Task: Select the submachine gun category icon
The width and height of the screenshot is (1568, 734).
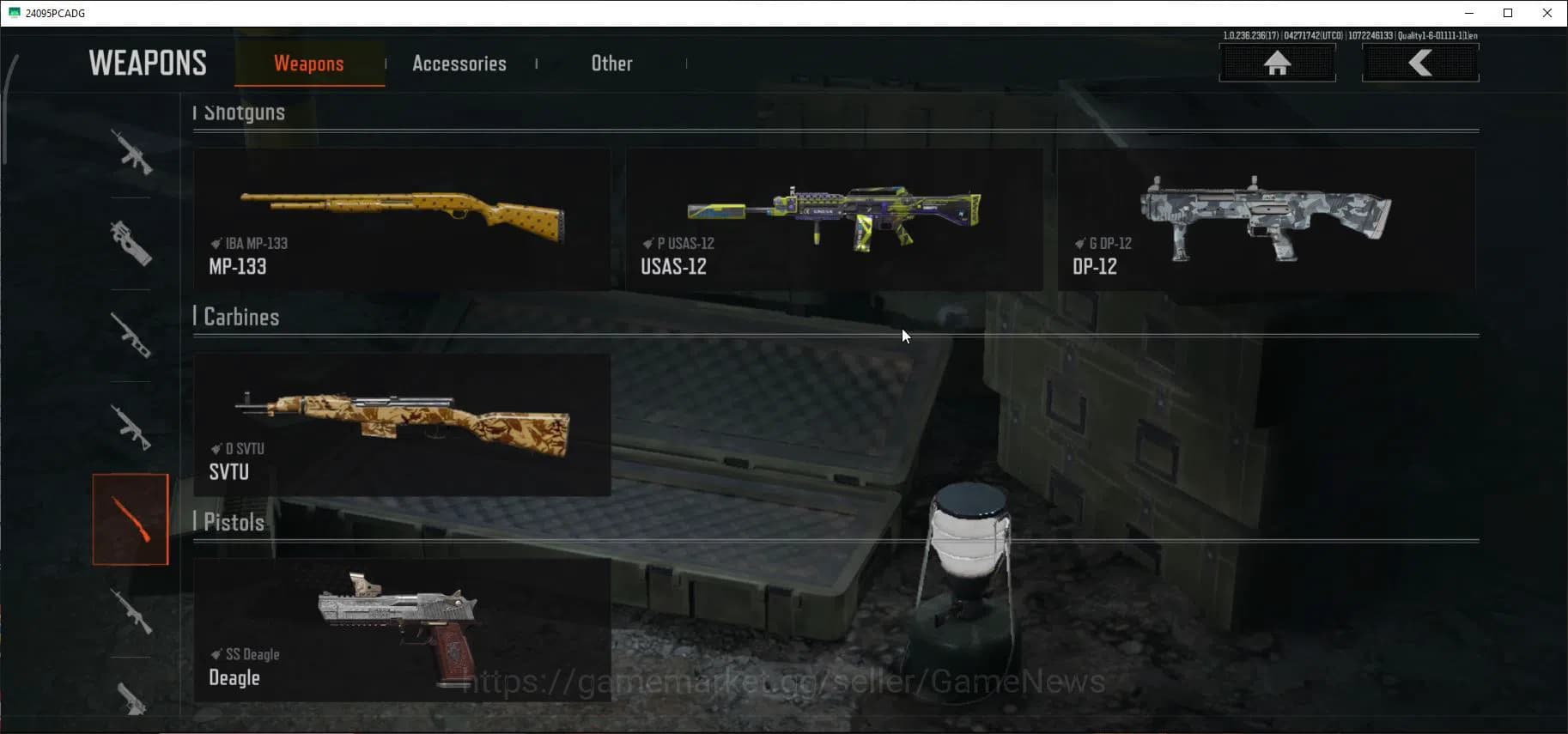Action: coord(131,245)
